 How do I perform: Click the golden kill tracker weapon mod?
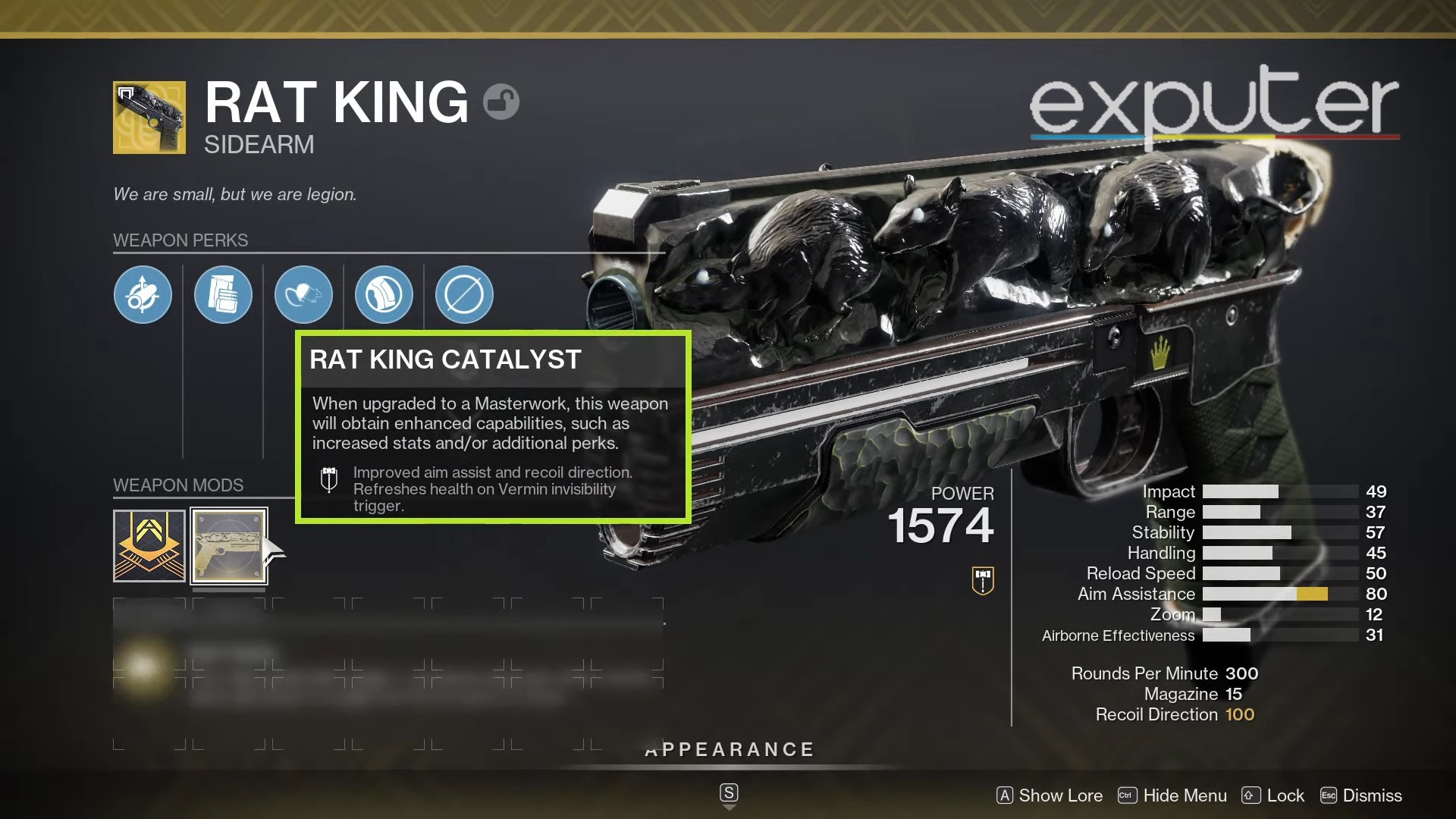149,545
